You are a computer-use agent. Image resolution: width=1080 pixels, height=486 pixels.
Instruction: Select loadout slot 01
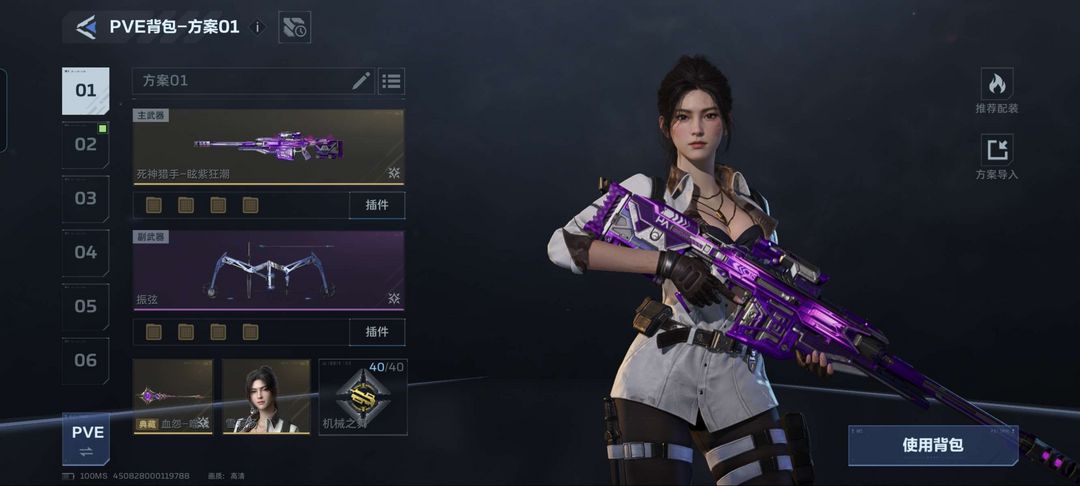point(86,91)
